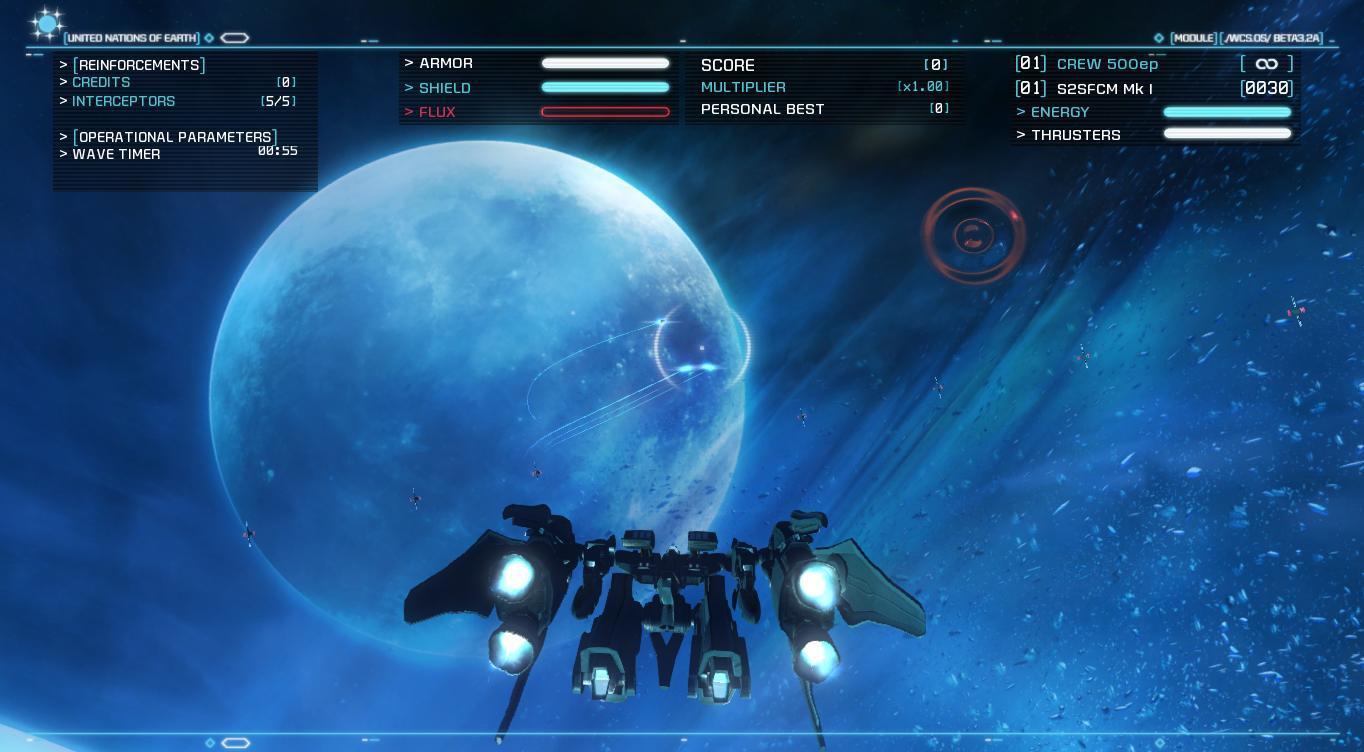Click the Reinforcements panel header

141,65
